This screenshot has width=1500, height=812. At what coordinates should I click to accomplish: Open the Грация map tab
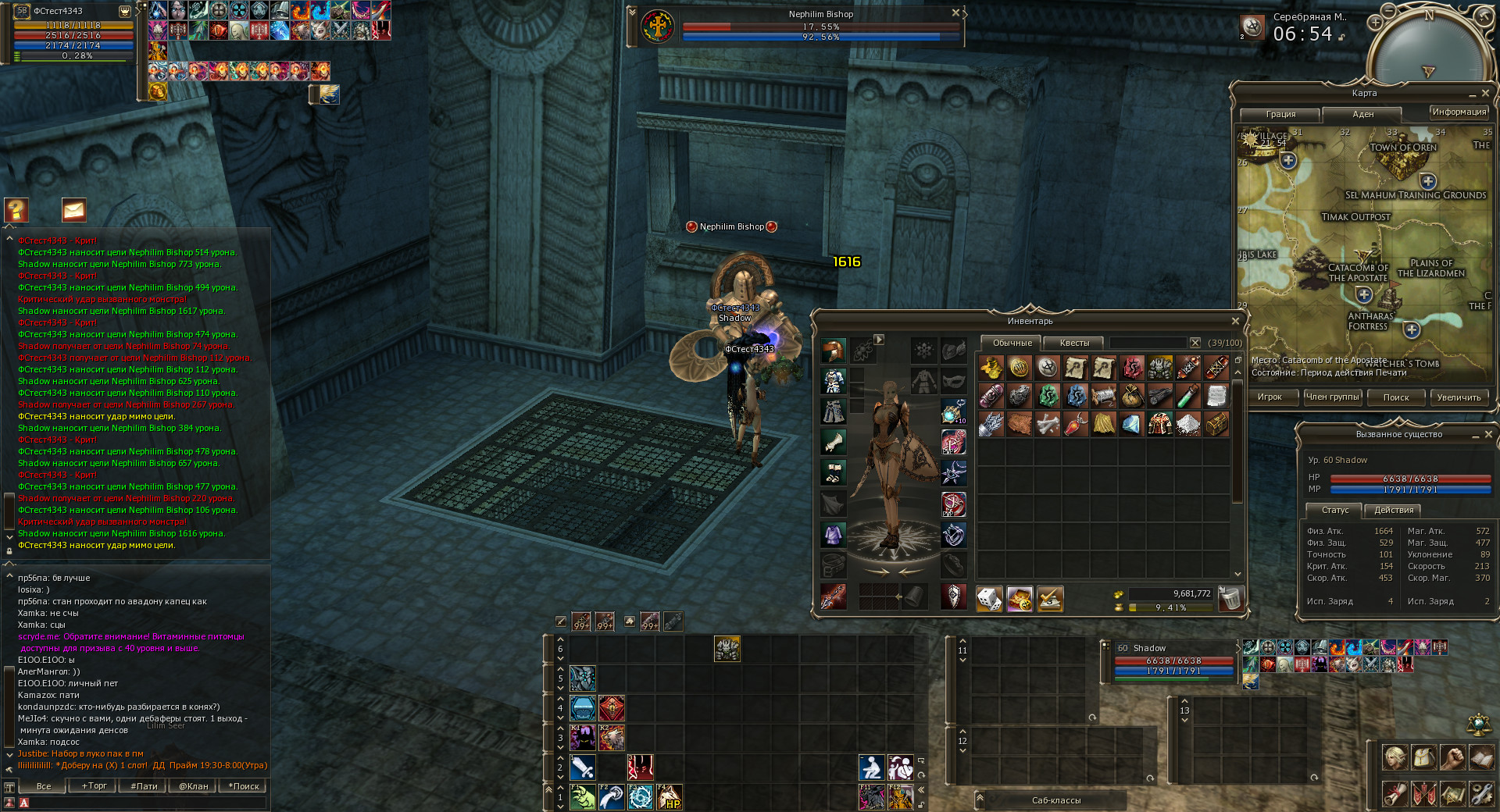1280,114
